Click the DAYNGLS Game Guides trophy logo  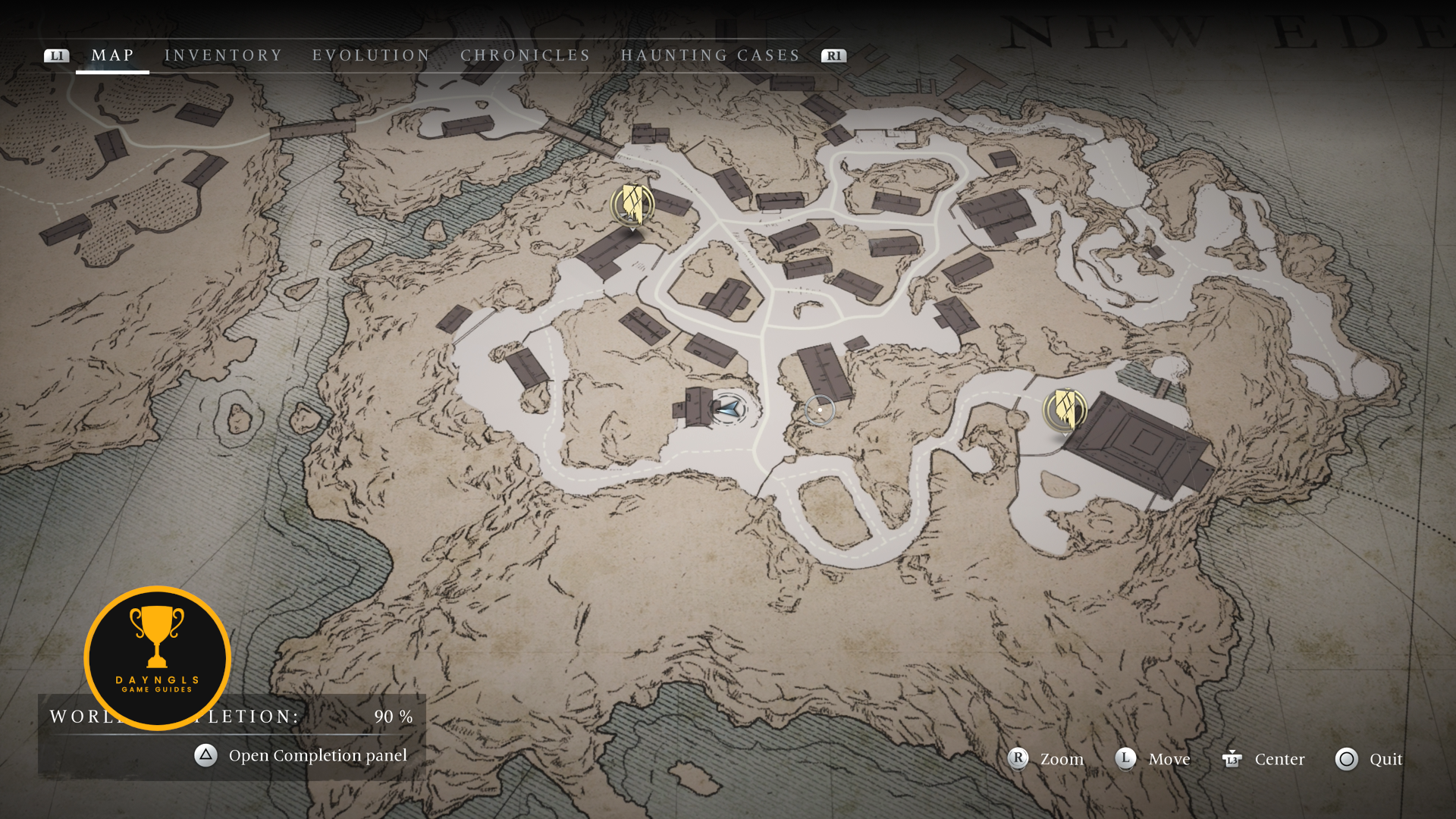(157, 657)
